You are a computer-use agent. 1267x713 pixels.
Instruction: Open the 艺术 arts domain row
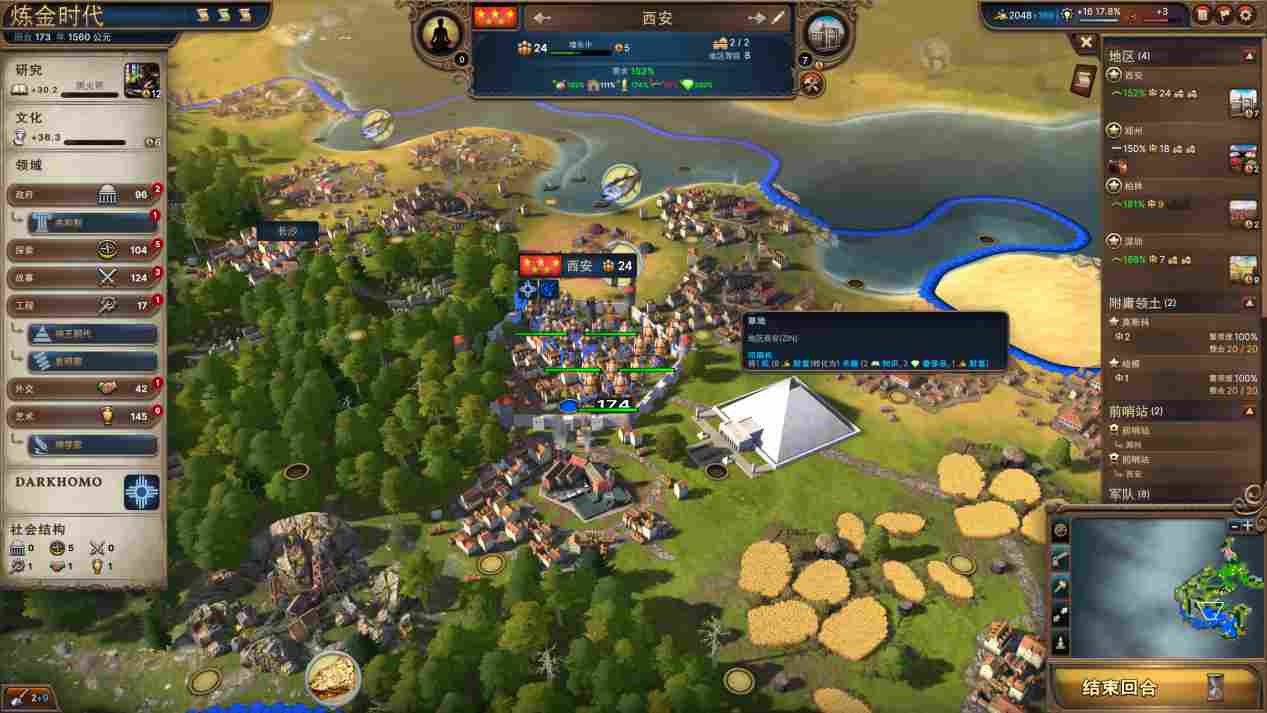pos(82,416)
